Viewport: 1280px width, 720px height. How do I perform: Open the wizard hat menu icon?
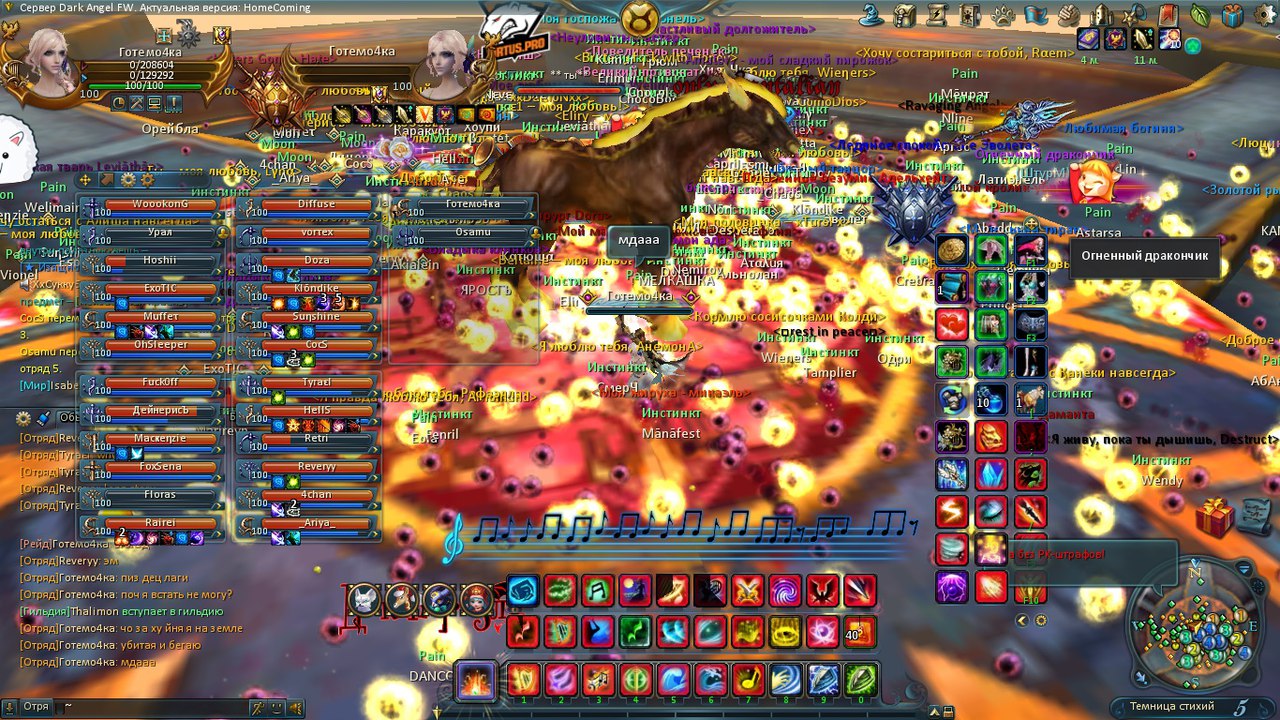[871, 15]
